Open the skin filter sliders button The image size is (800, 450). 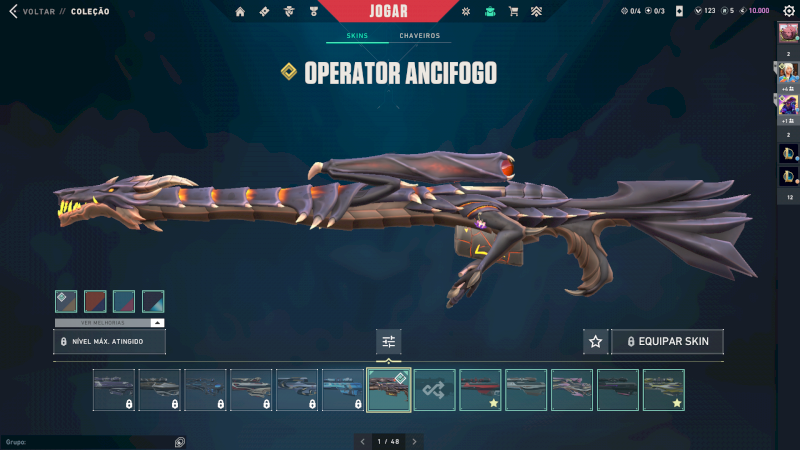point(388,342)
